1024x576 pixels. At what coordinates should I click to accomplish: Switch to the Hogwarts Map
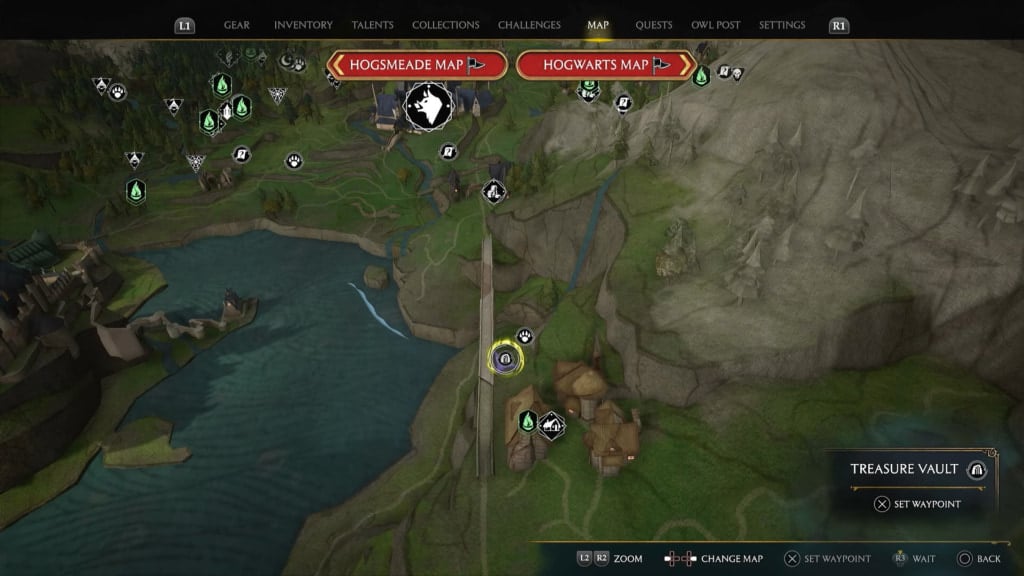(606, 65)
